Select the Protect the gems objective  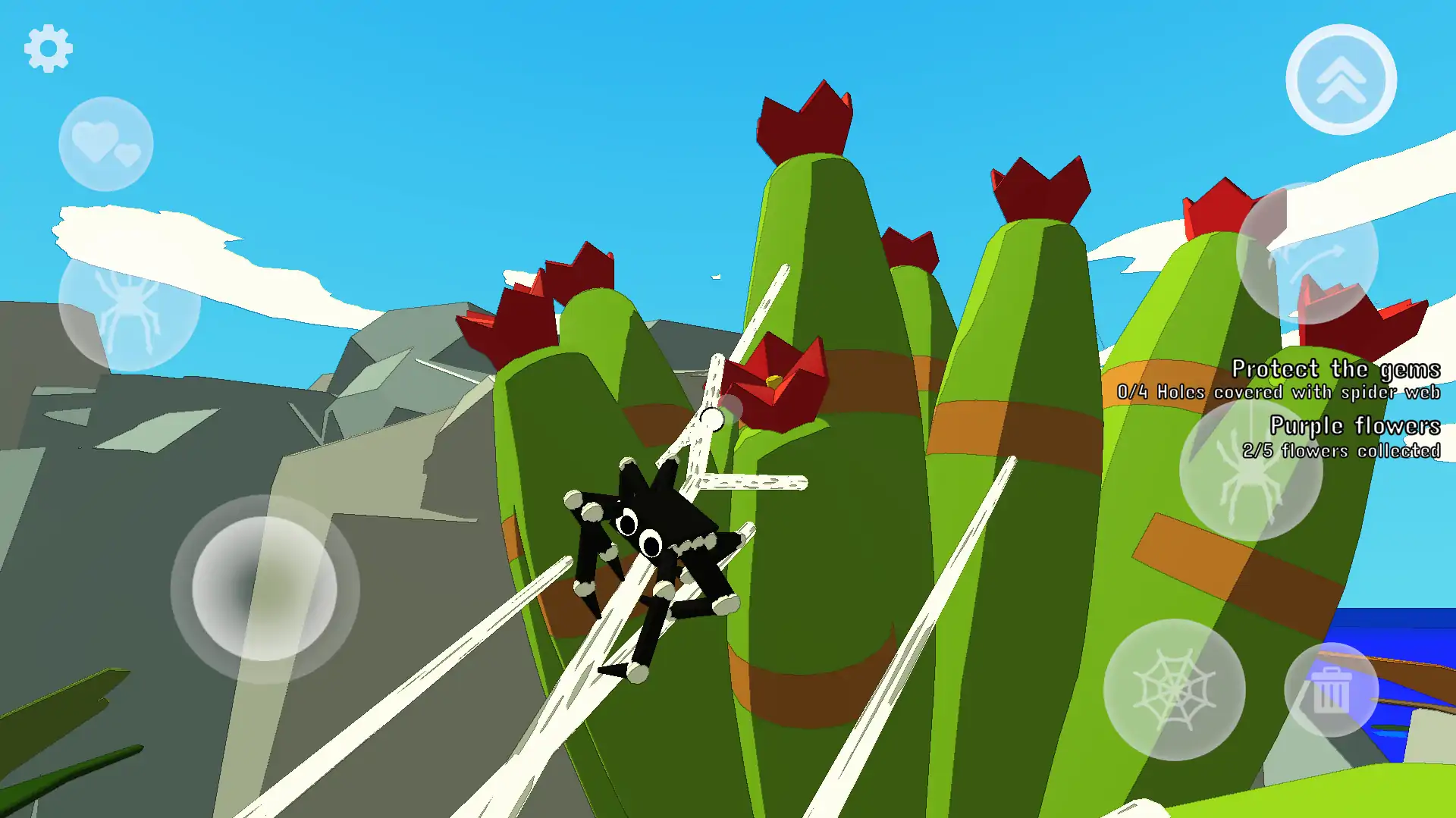click(1335, 369)
